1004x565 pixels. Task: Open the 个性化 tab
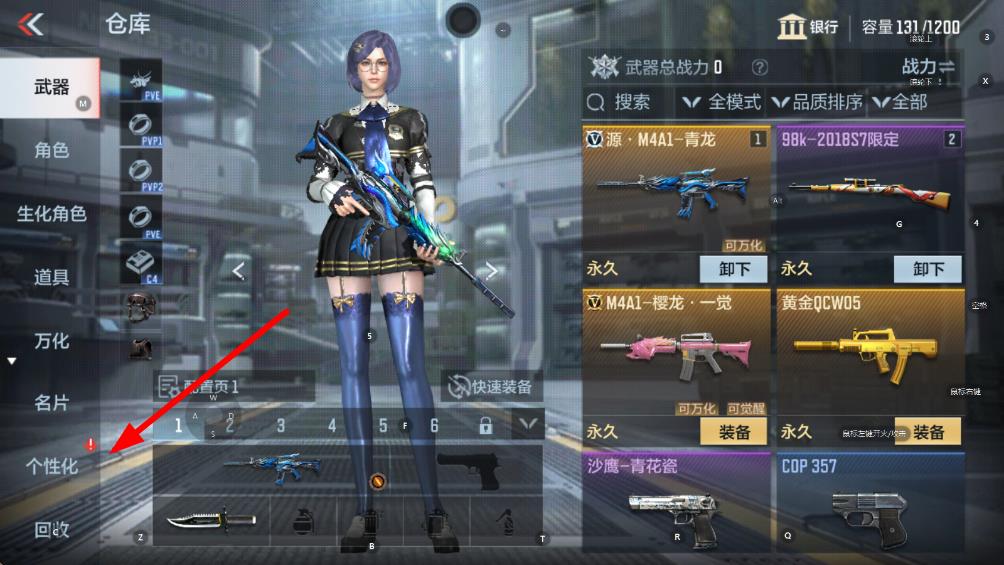click(51, 466)
